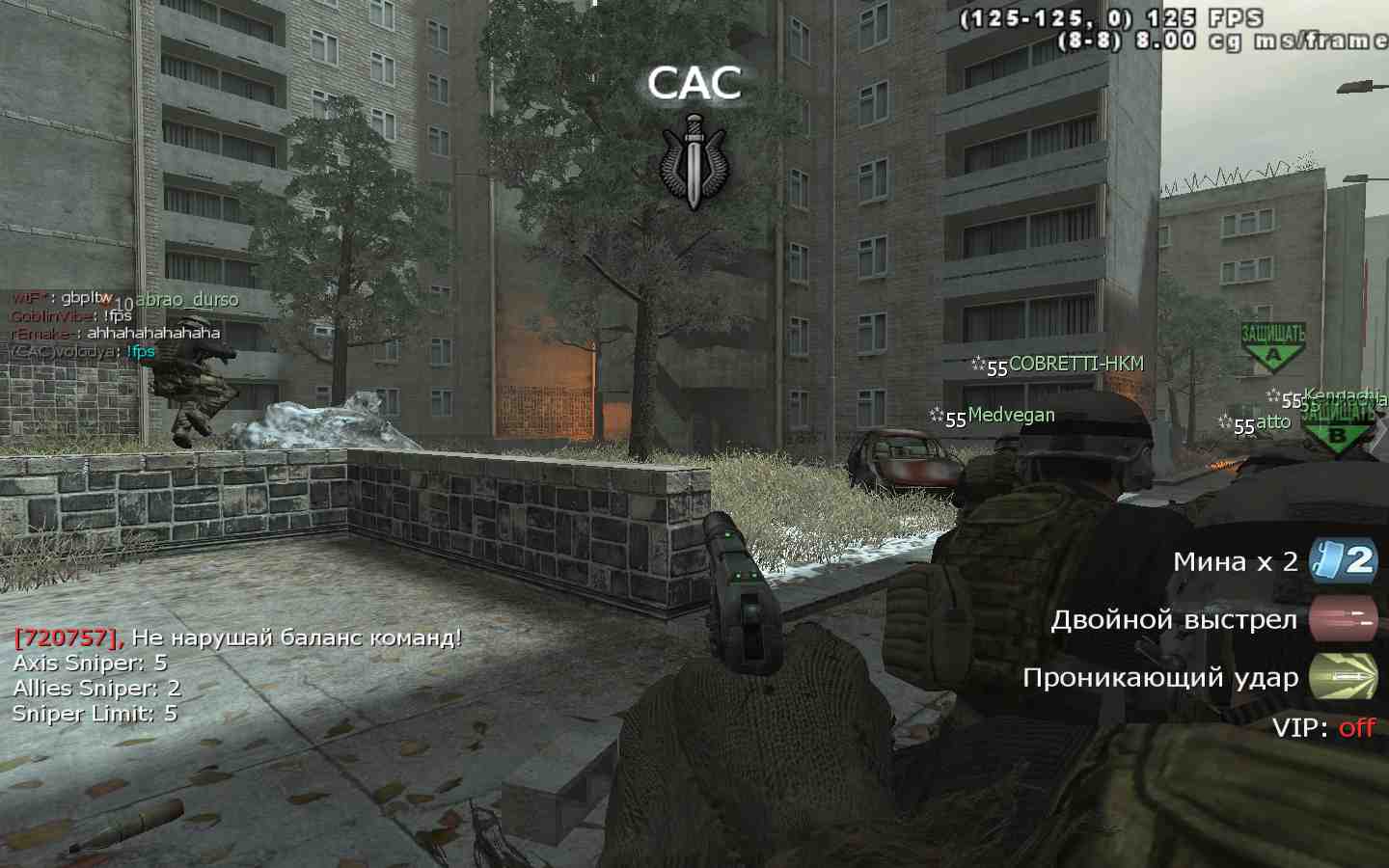Click the defend objective A marker
Screen dimensions: 1389x868
coord(1273,348)
